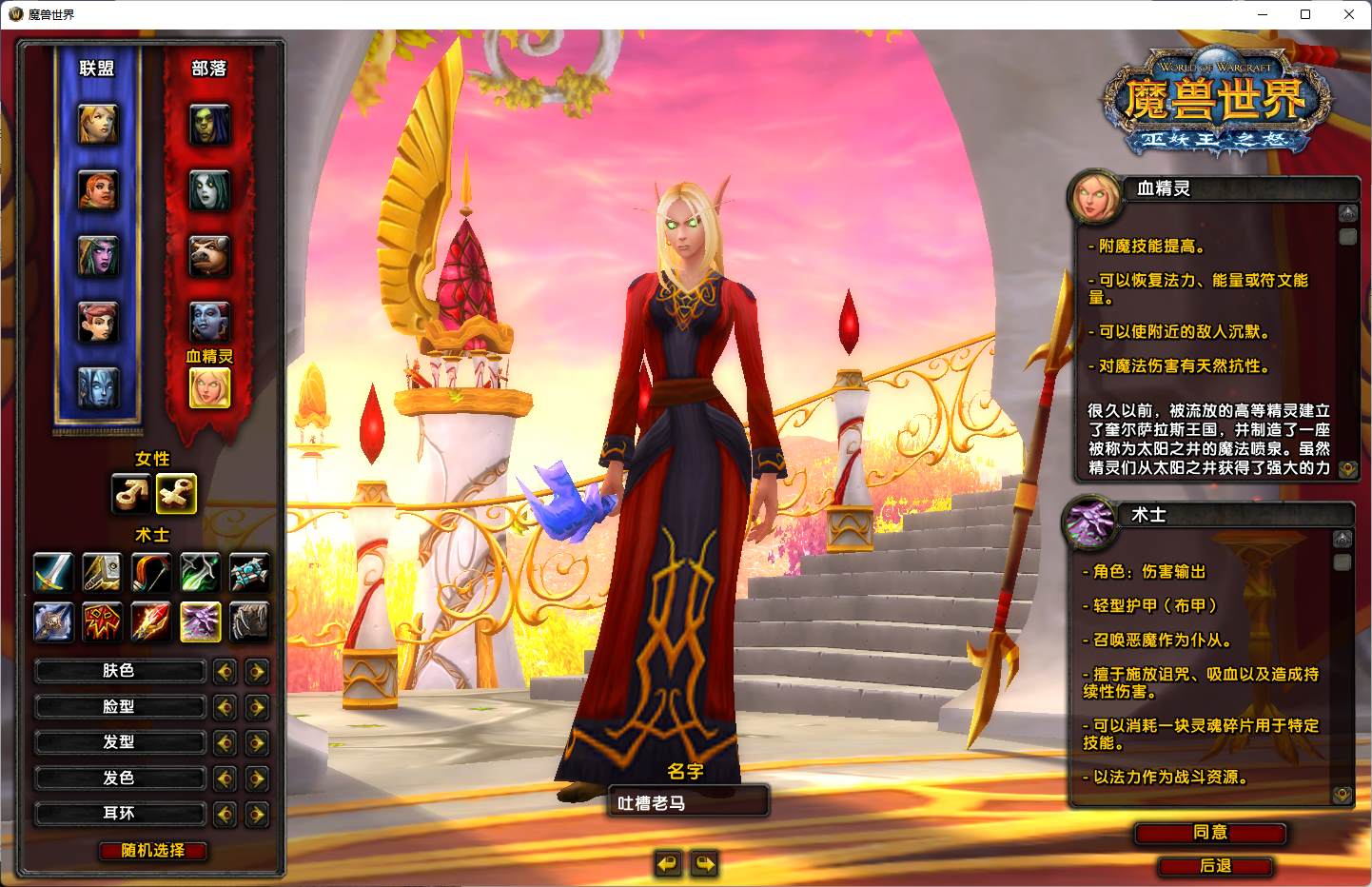The width and height of the screenshot is (1372, 887).
Task: Go back using the 后退 button
Action: [x=1215, y=866]
